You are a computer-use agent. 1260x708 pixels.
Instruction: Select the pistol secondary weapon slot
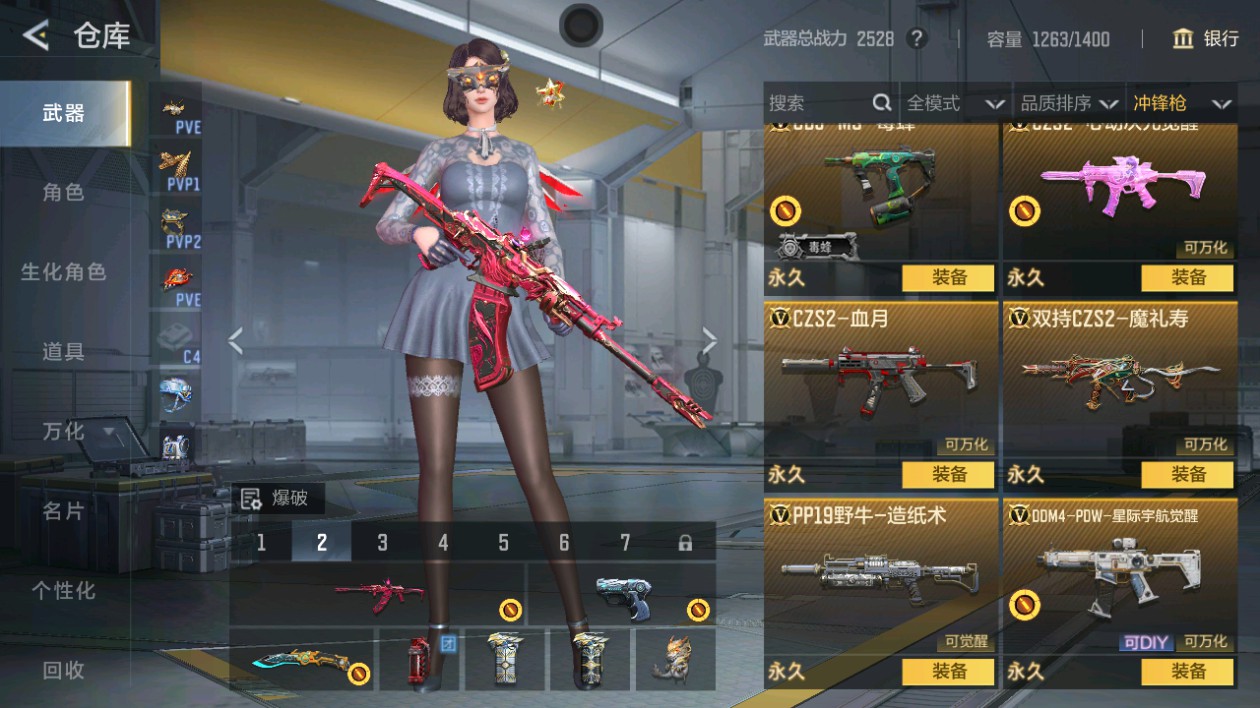[622, 595]
